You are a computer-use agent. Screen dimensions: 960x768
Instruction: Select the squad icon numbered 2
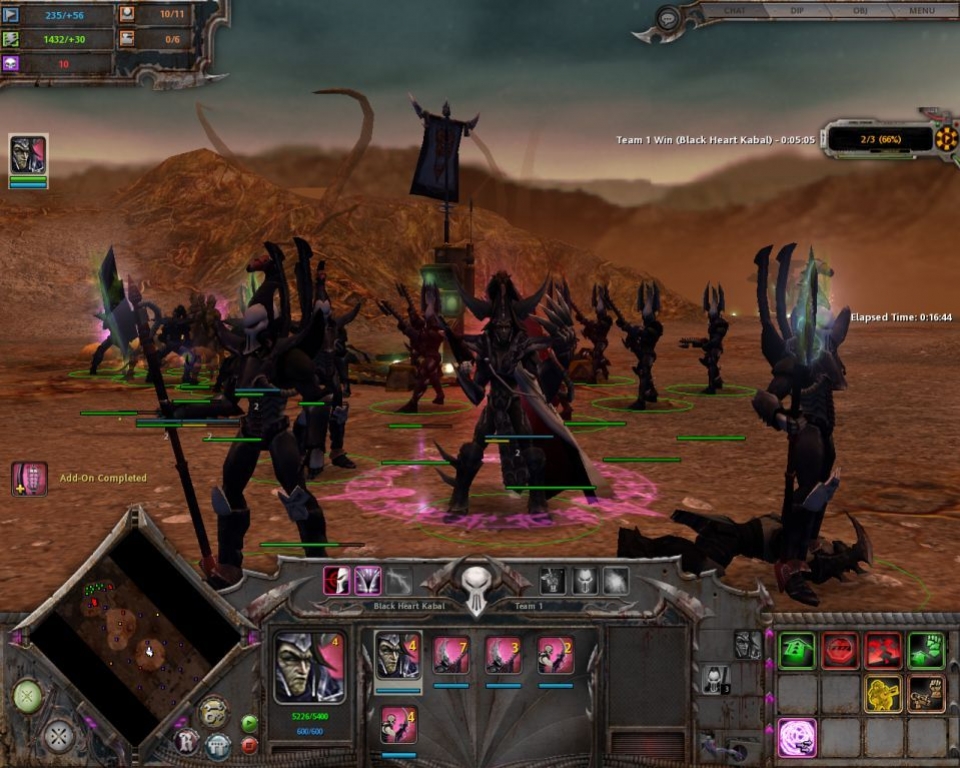tap(555, 656)
